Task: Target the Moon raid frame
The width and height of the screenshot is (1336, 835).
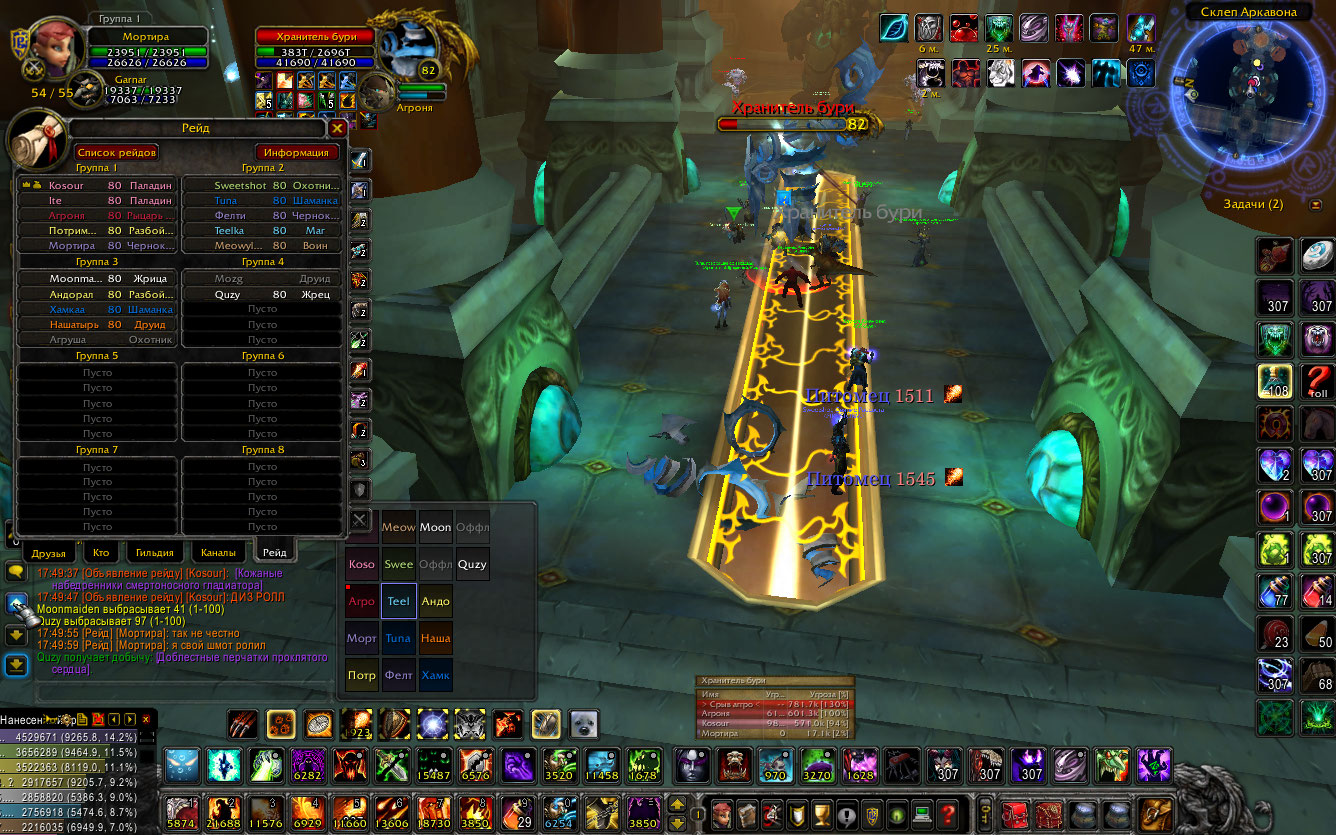Action: click(x=435, y=527)
